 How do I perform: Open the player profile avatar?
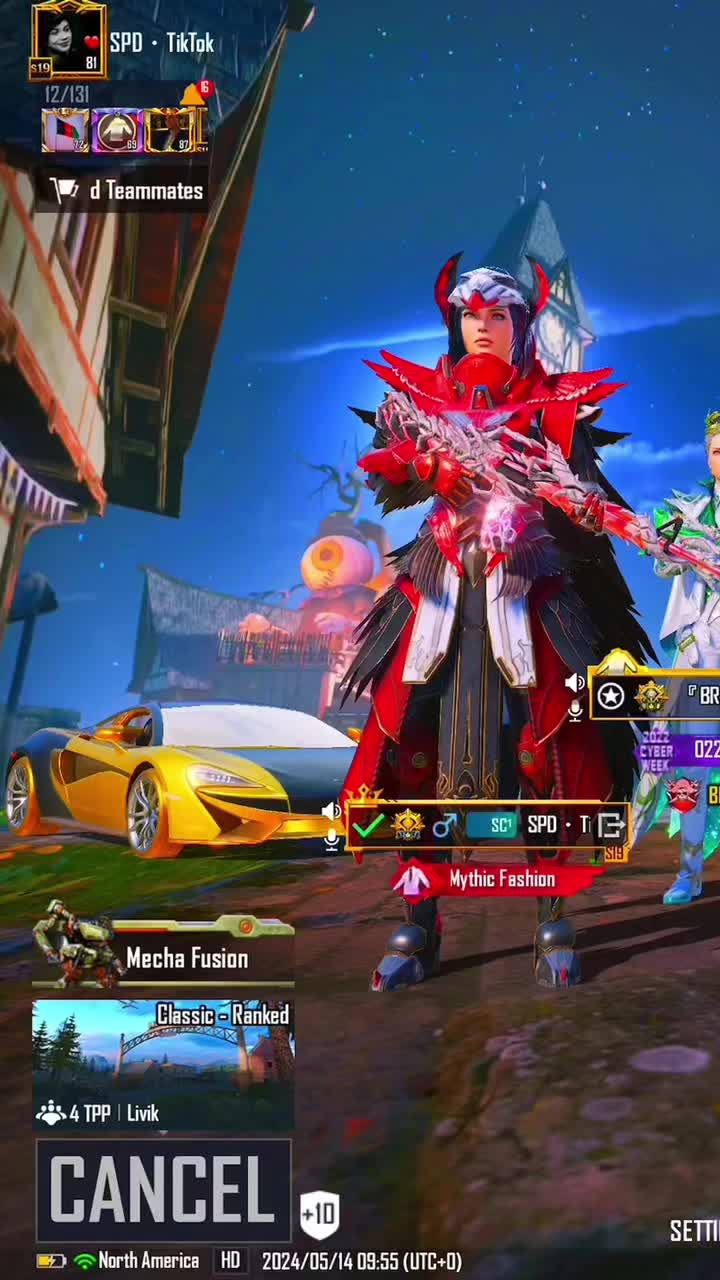(x=68, y=38)
